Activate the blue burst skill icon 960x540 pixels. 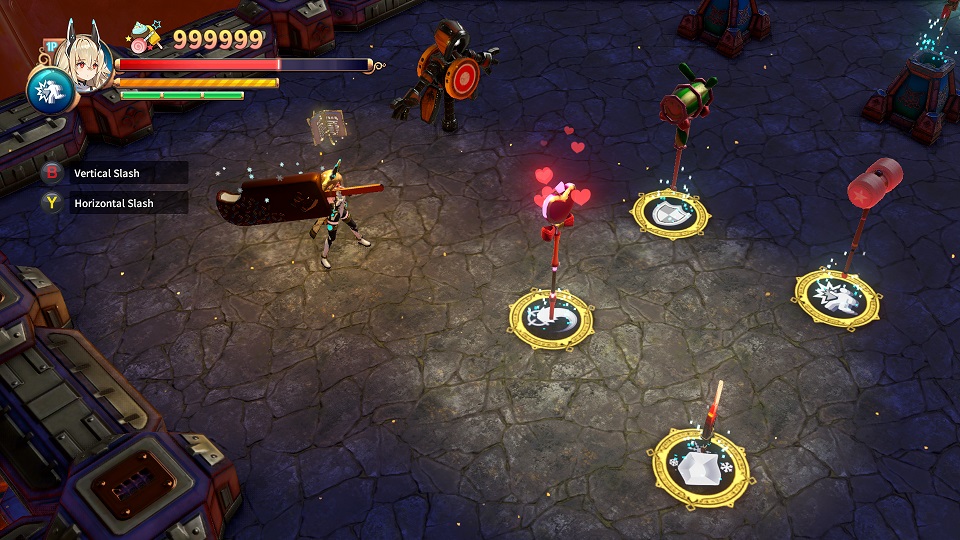(x=47, y=91)
